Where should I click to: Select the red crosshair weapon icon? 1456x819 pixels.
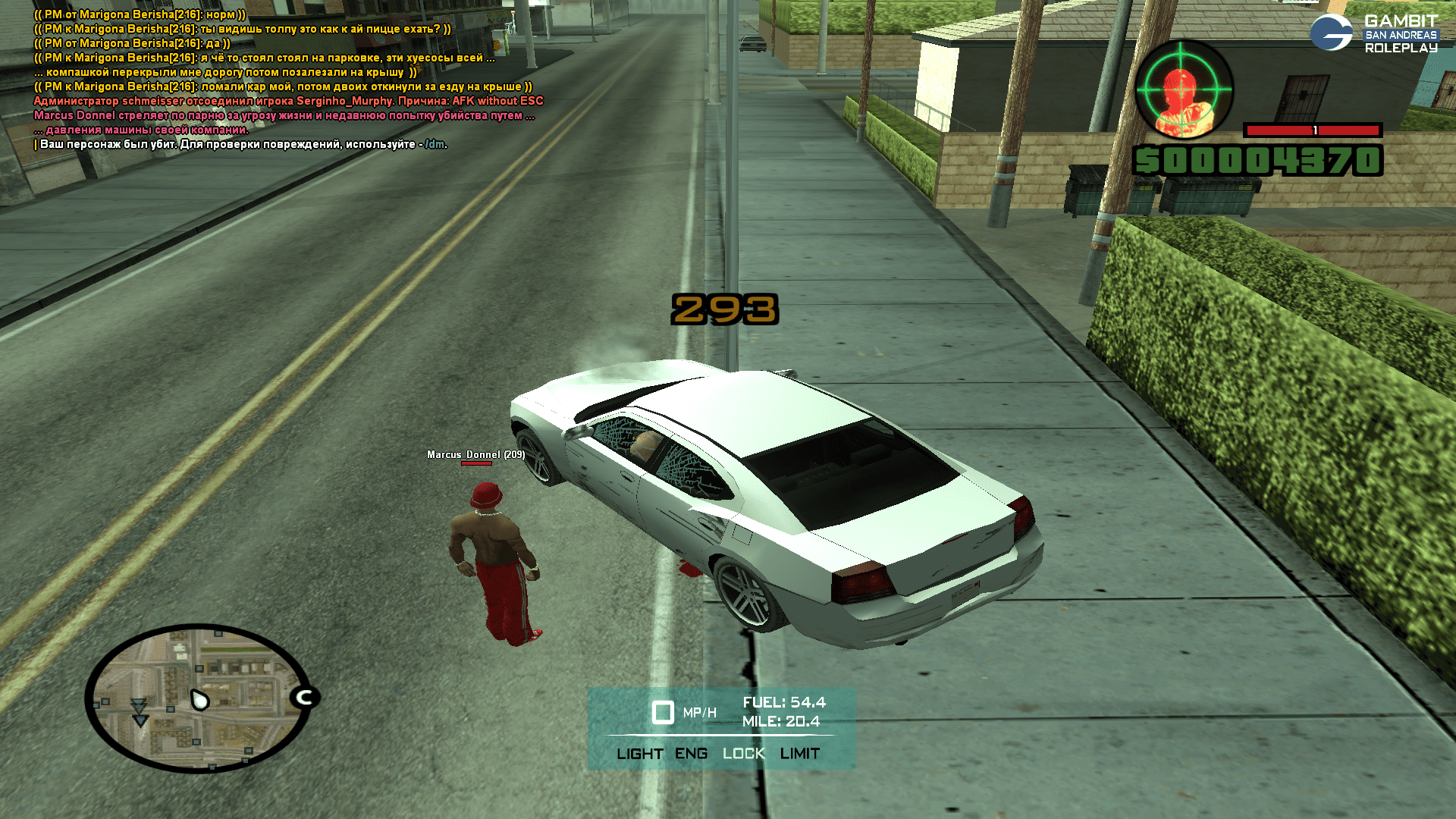[x=1184, y=89]
